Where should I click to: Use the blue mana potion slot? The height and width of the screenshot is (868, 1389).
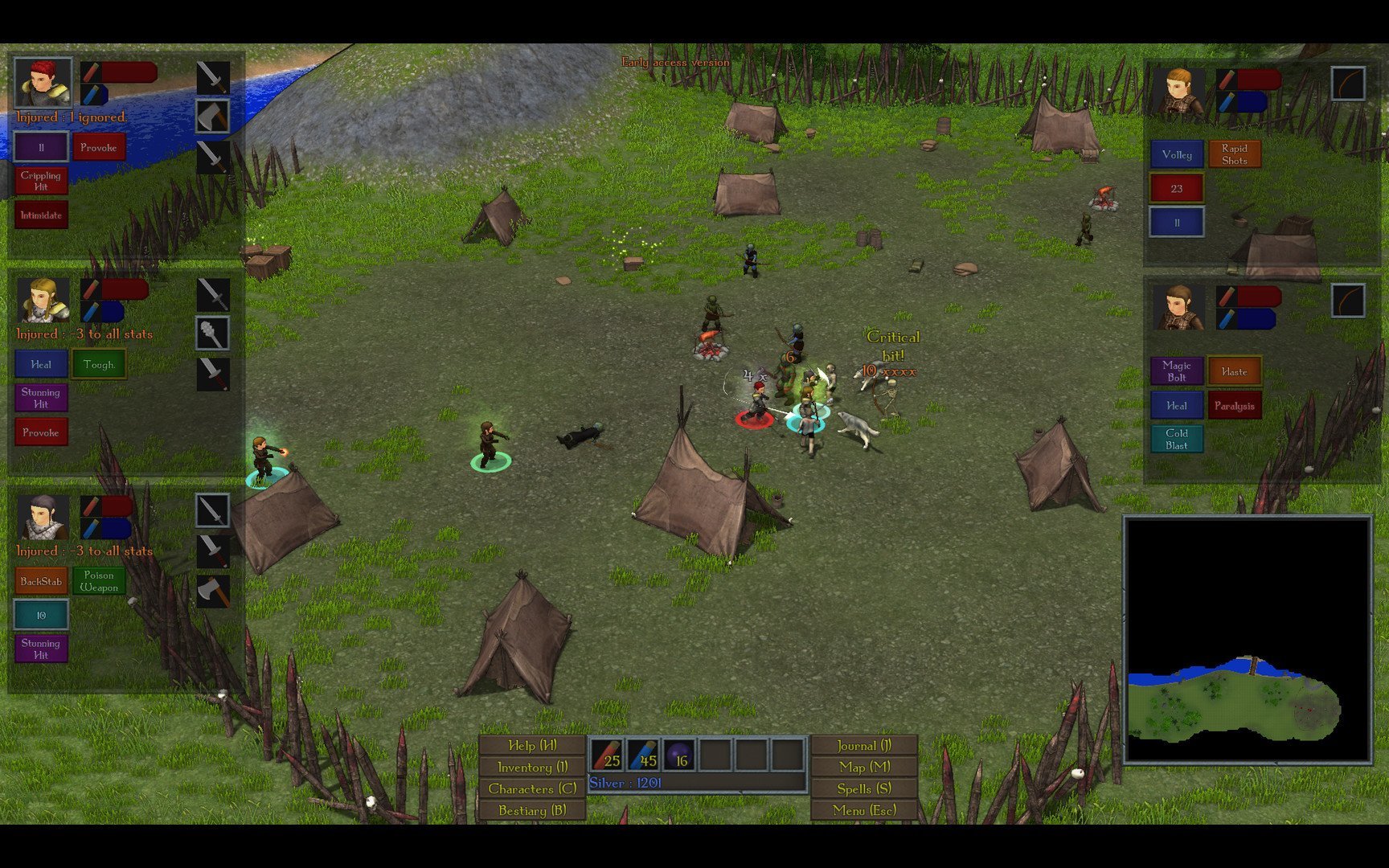(x=643, y=755)
